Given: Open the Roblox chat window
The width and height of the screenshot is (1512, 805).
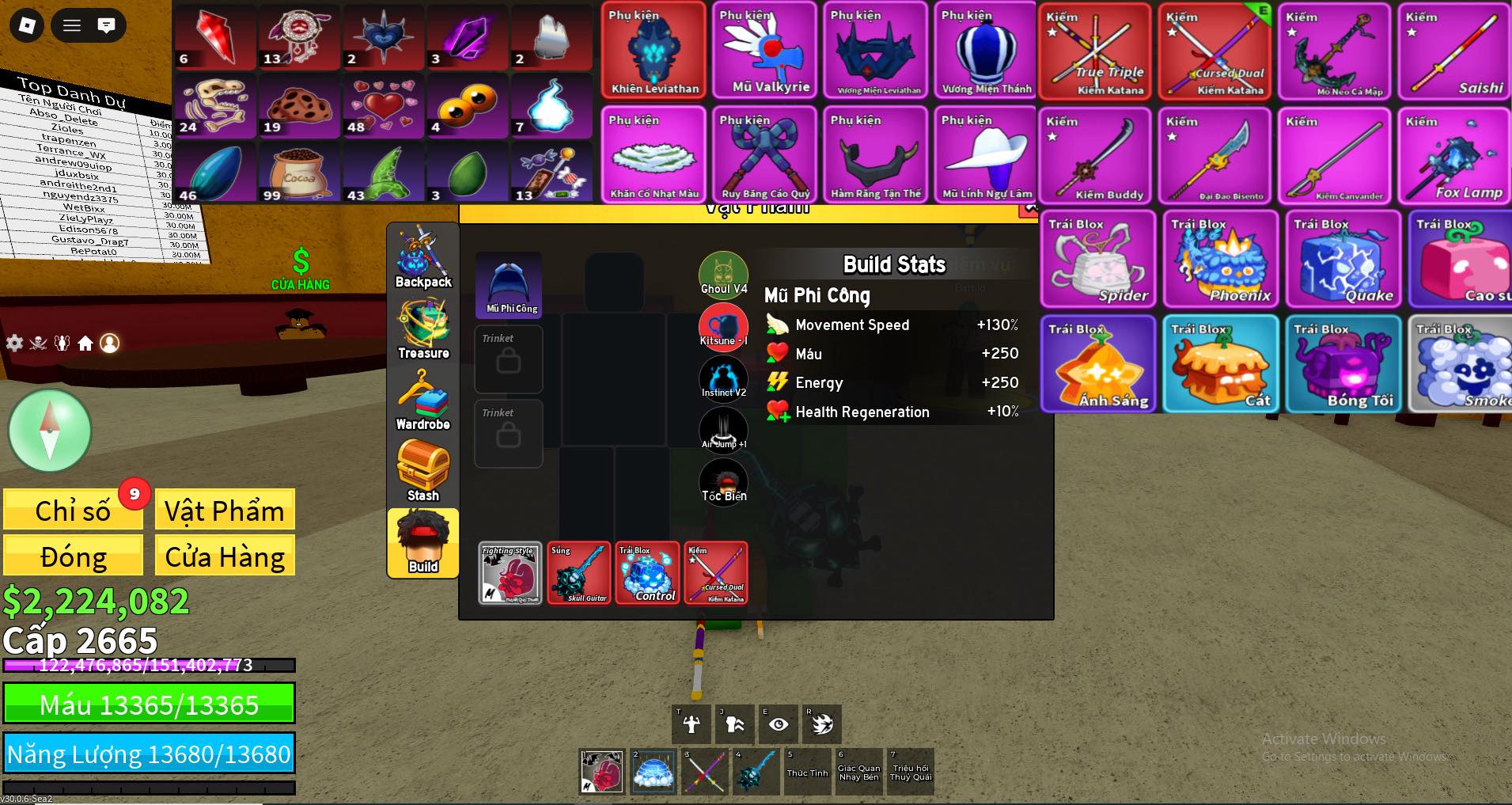Looking at the screenshot, I should point(106,25).
